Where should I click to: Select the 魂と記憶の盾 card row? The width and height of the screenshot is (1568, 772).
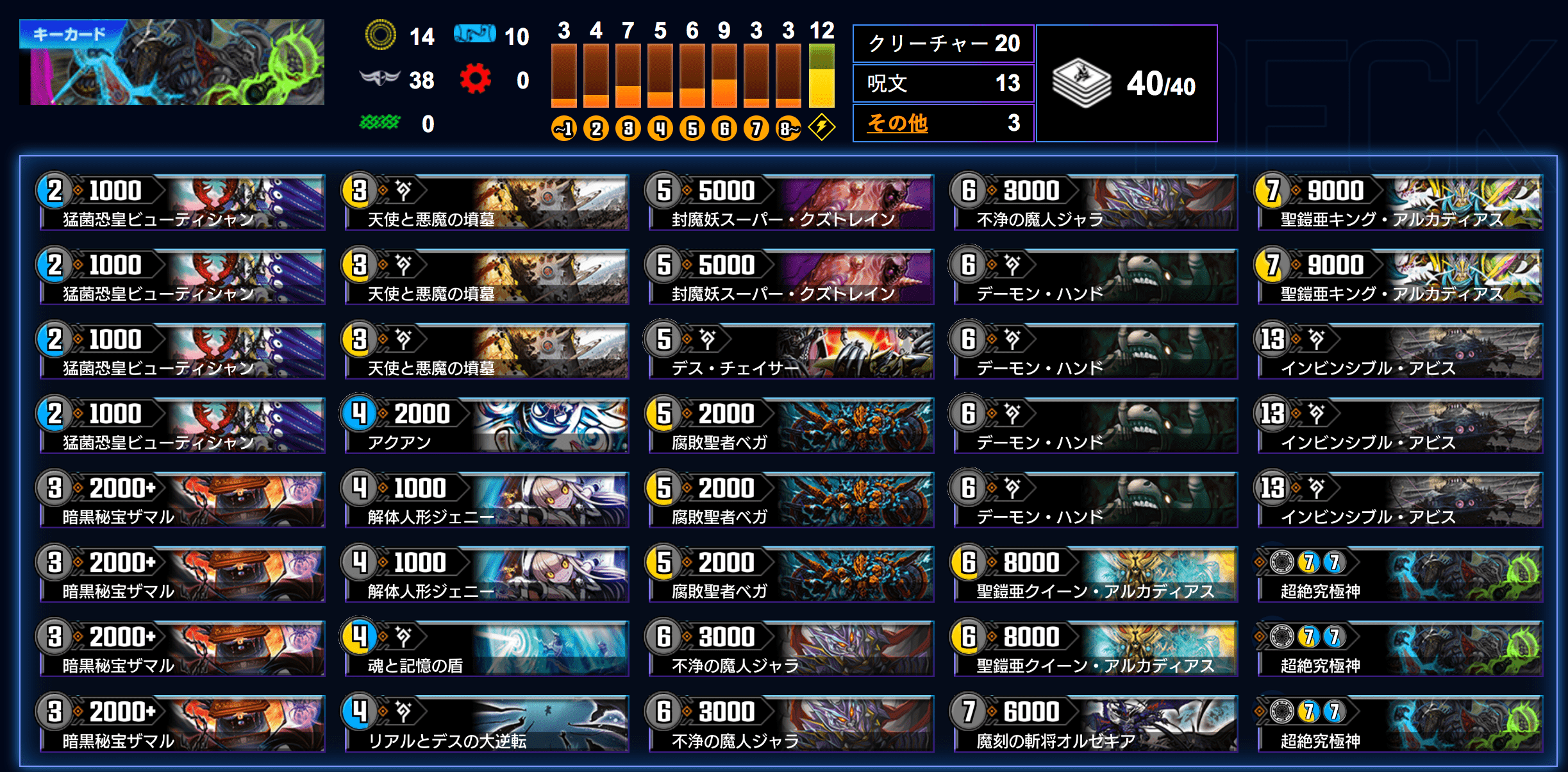tap(486, 649)
